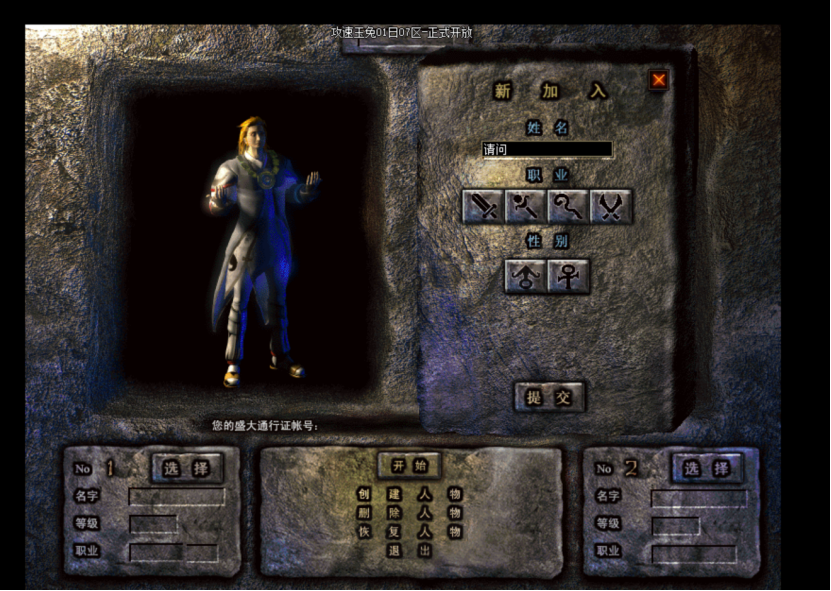Screen dimensions: 831x591
Task: Click the 姓名 name input field
Action: 547,150
